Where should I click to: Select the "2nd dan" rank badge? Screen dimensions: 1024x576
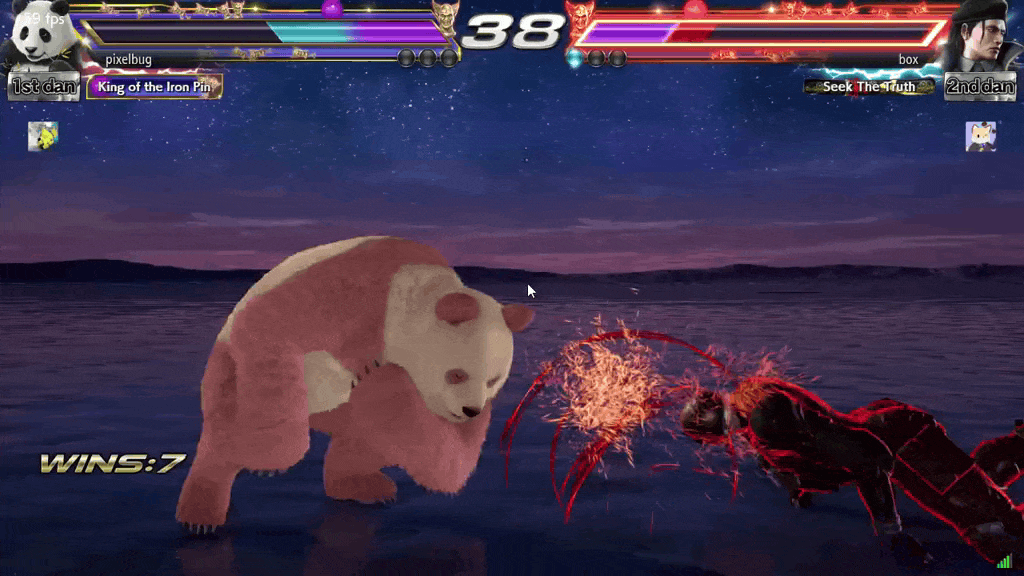980,87
